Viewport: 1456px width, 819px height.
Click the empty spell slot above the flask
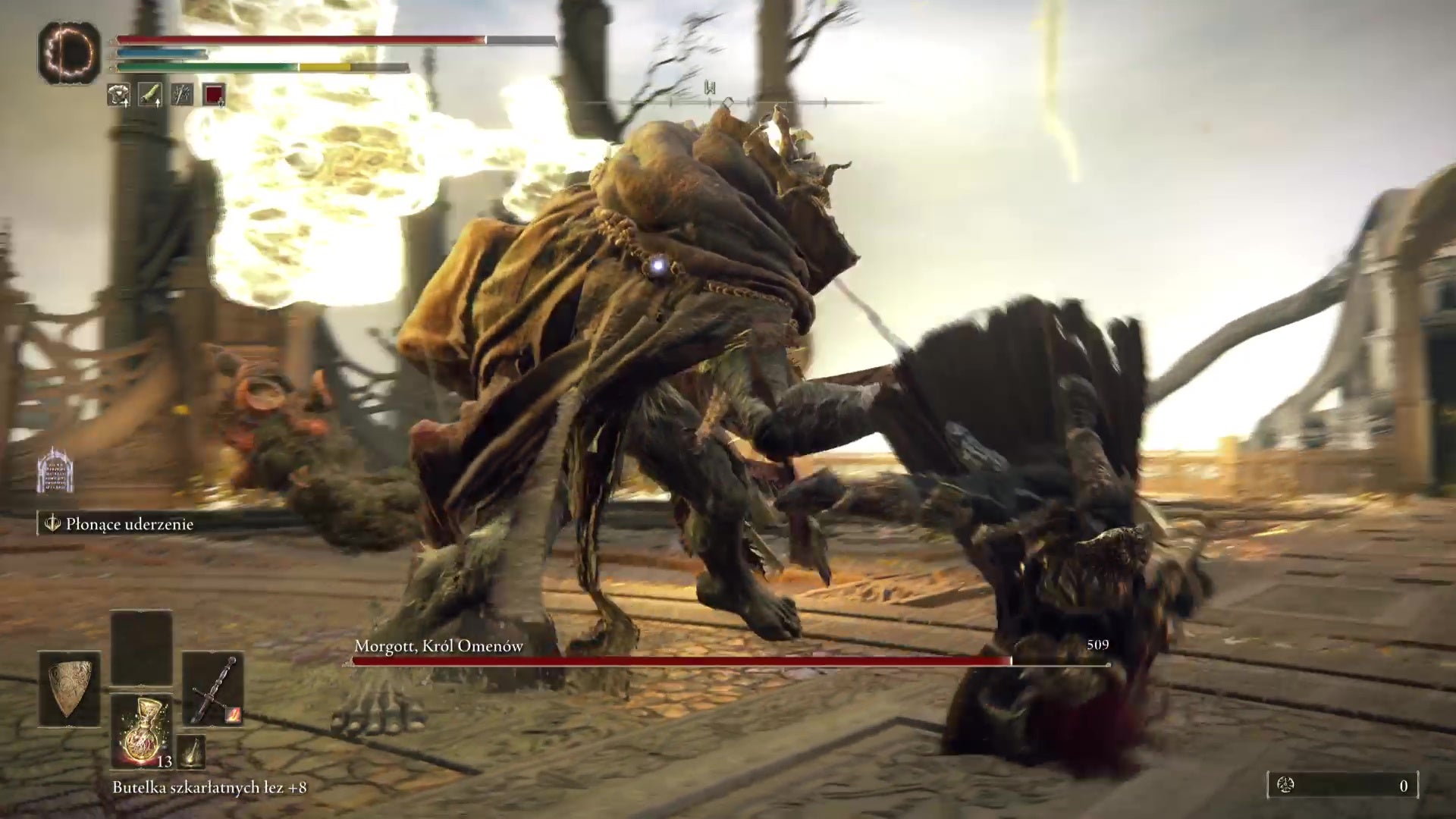click(x=142, y=648)
